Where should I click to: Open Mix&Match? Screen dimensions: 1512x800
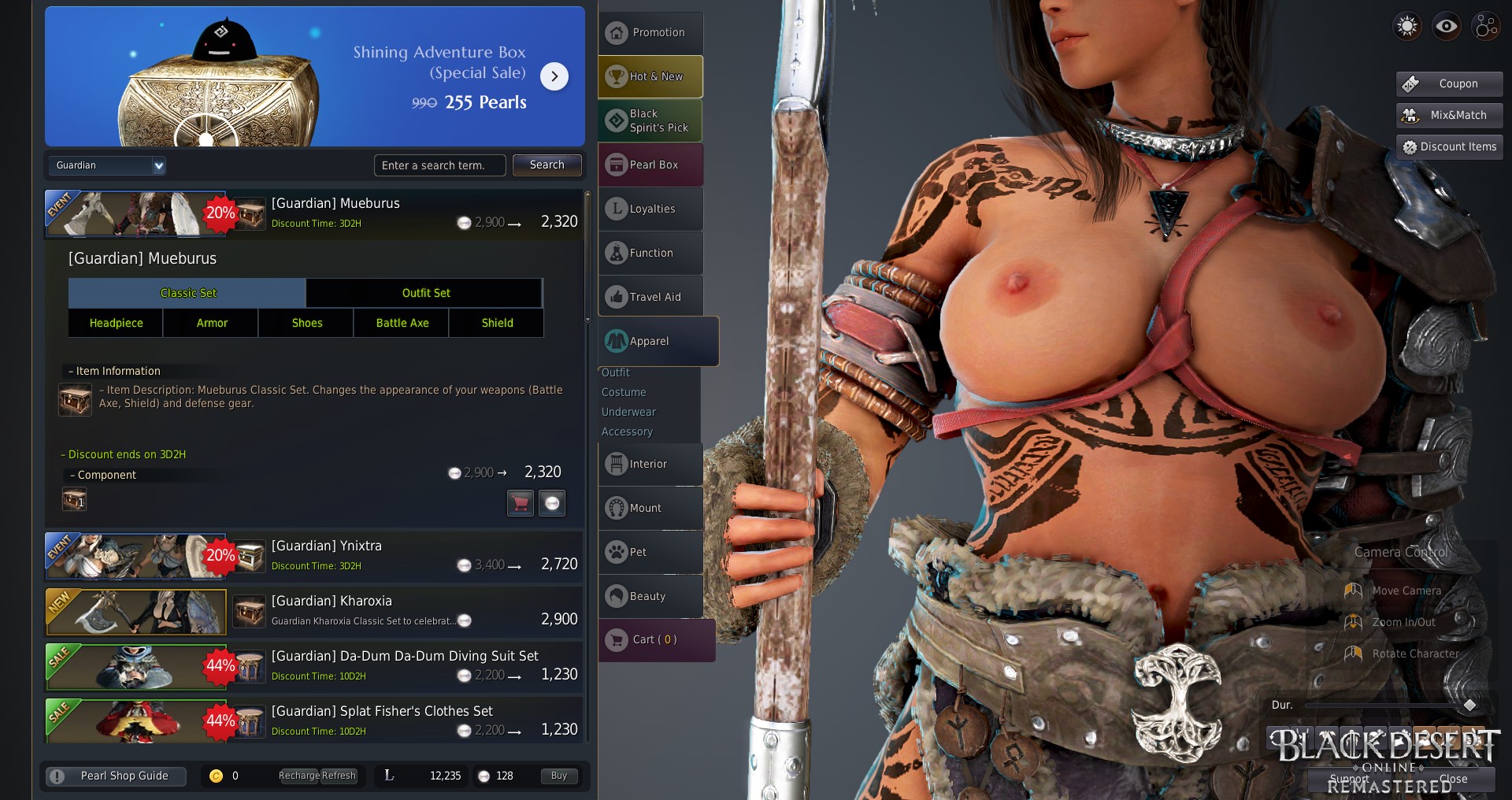(x=1449, y=115)
